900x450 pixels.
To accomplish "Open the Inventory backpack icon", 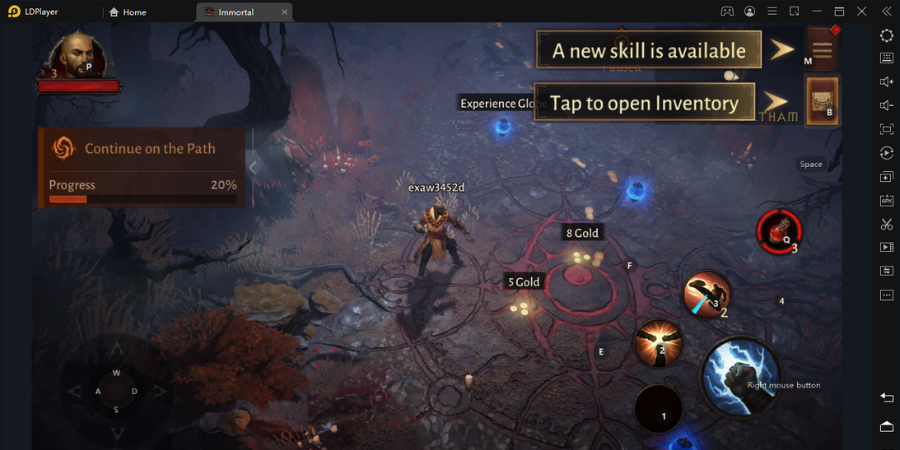I will point(822,101).
